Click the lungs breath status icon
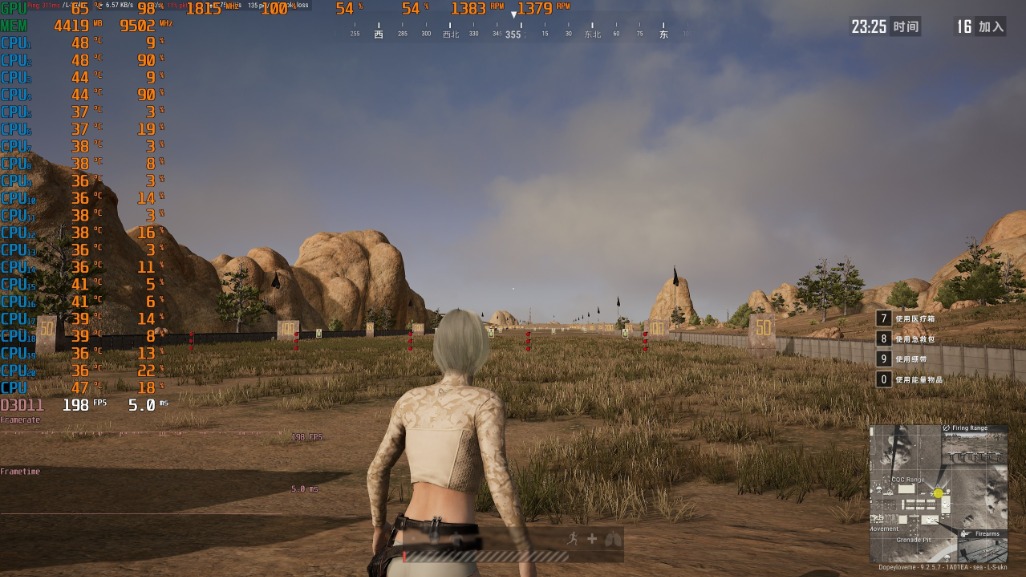The width and height of the screenshot is (1026, 577). coord(612,538)
